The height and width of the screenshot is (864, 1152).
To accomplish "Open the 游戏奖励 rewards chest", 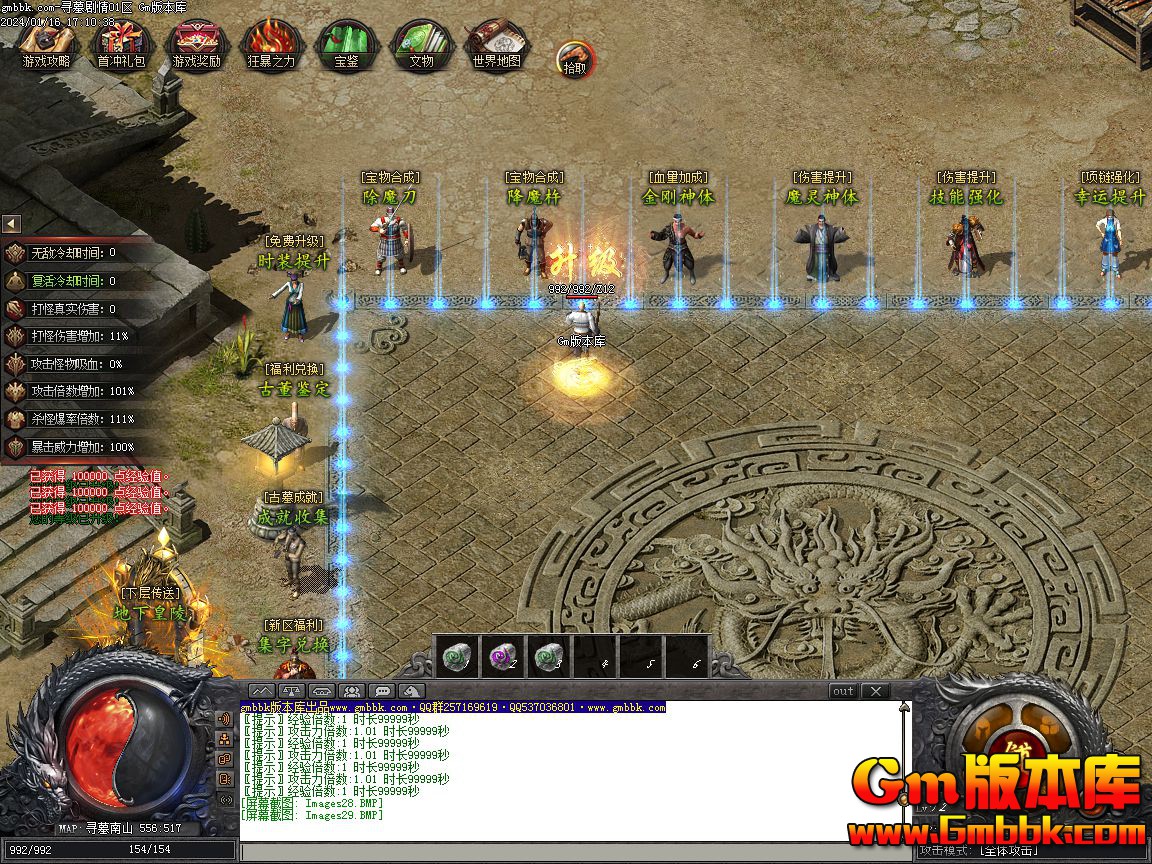I will click(196, 45).
